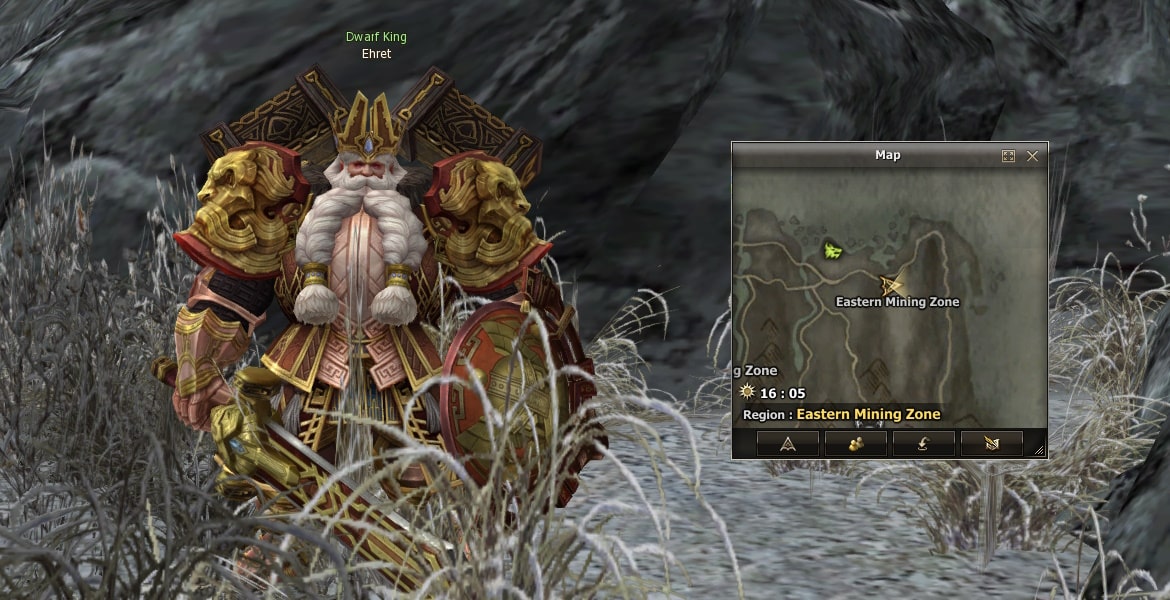Image resolution: width=1170 pixels, height=600 pixels.
Task: Close the Map window
Action: 1032,156
